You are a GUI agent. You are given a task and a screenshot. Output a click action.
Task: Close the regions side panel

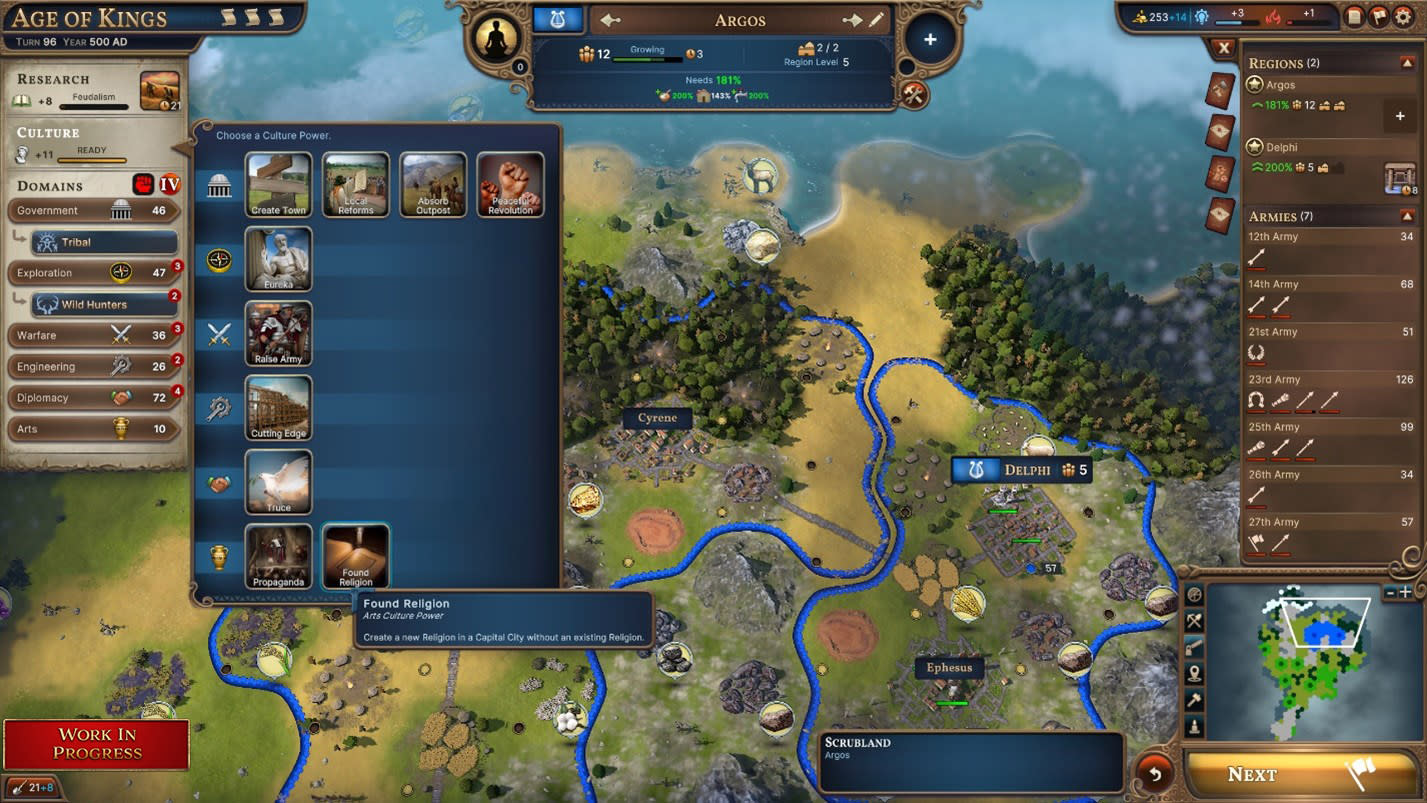click(1223, 48)
